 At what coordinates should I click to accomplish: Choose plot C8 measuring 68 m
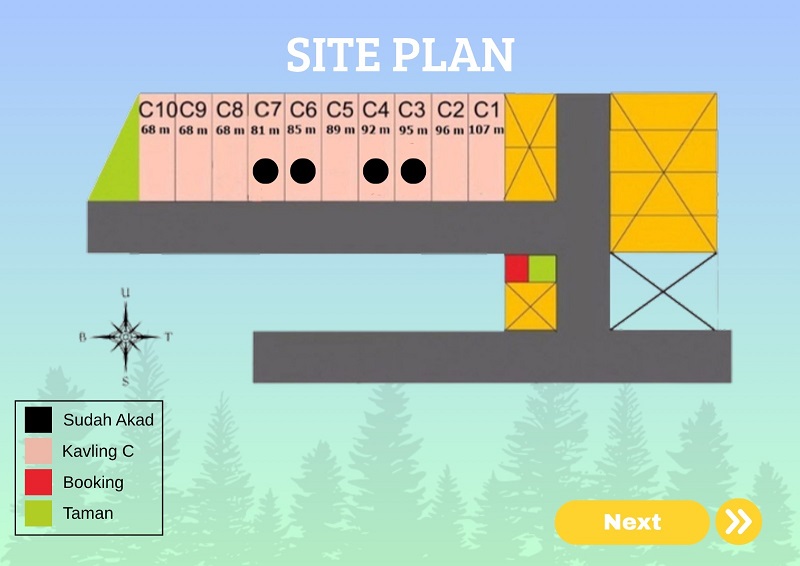(230, 148)
